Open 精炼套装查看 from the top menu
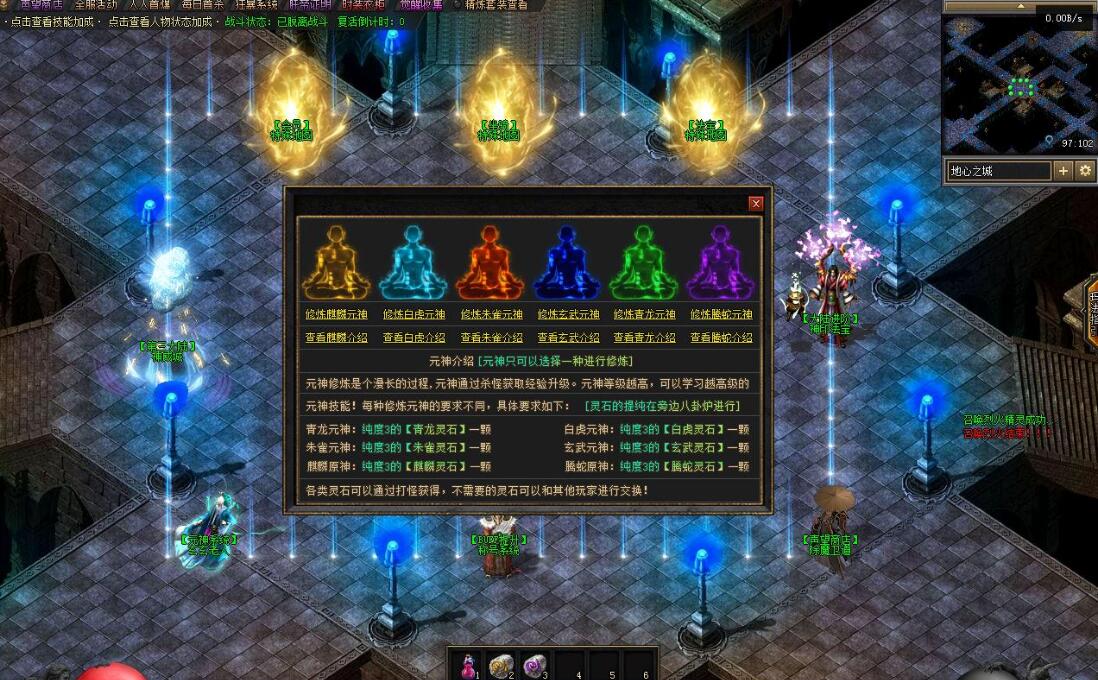The width and height of the screenshot is (1098, 680). tap(496, 5)
